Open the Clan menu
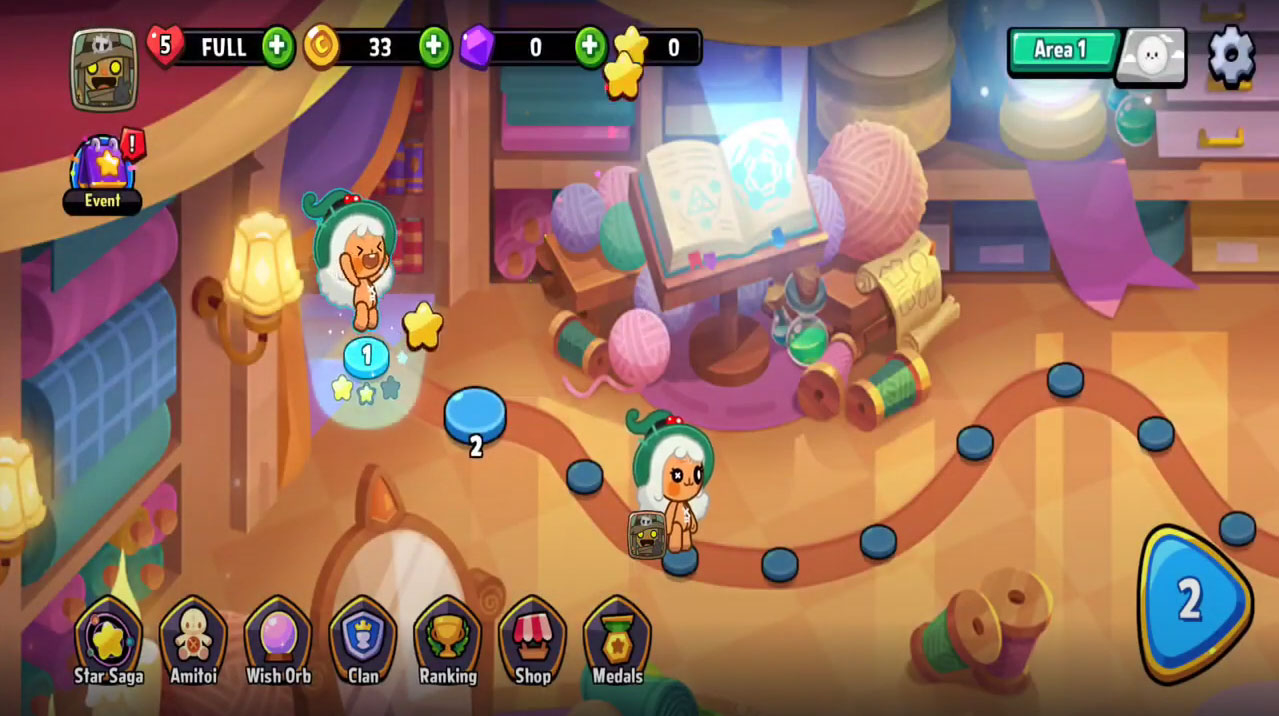The height and width of the screenshot is (716, 1279). (363, 642)
